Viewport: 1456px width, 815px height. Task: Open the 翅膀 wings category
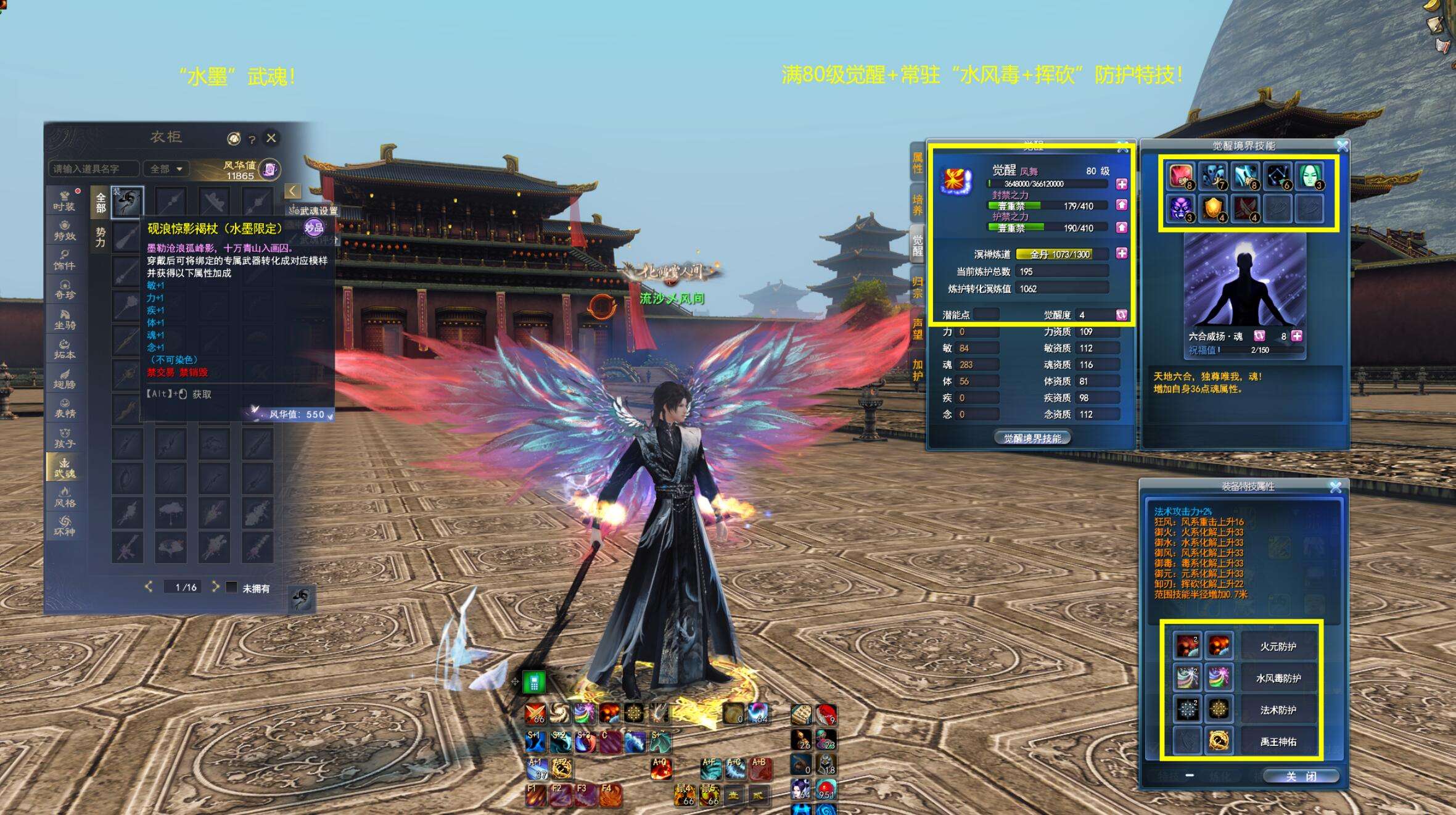[64, 378]
